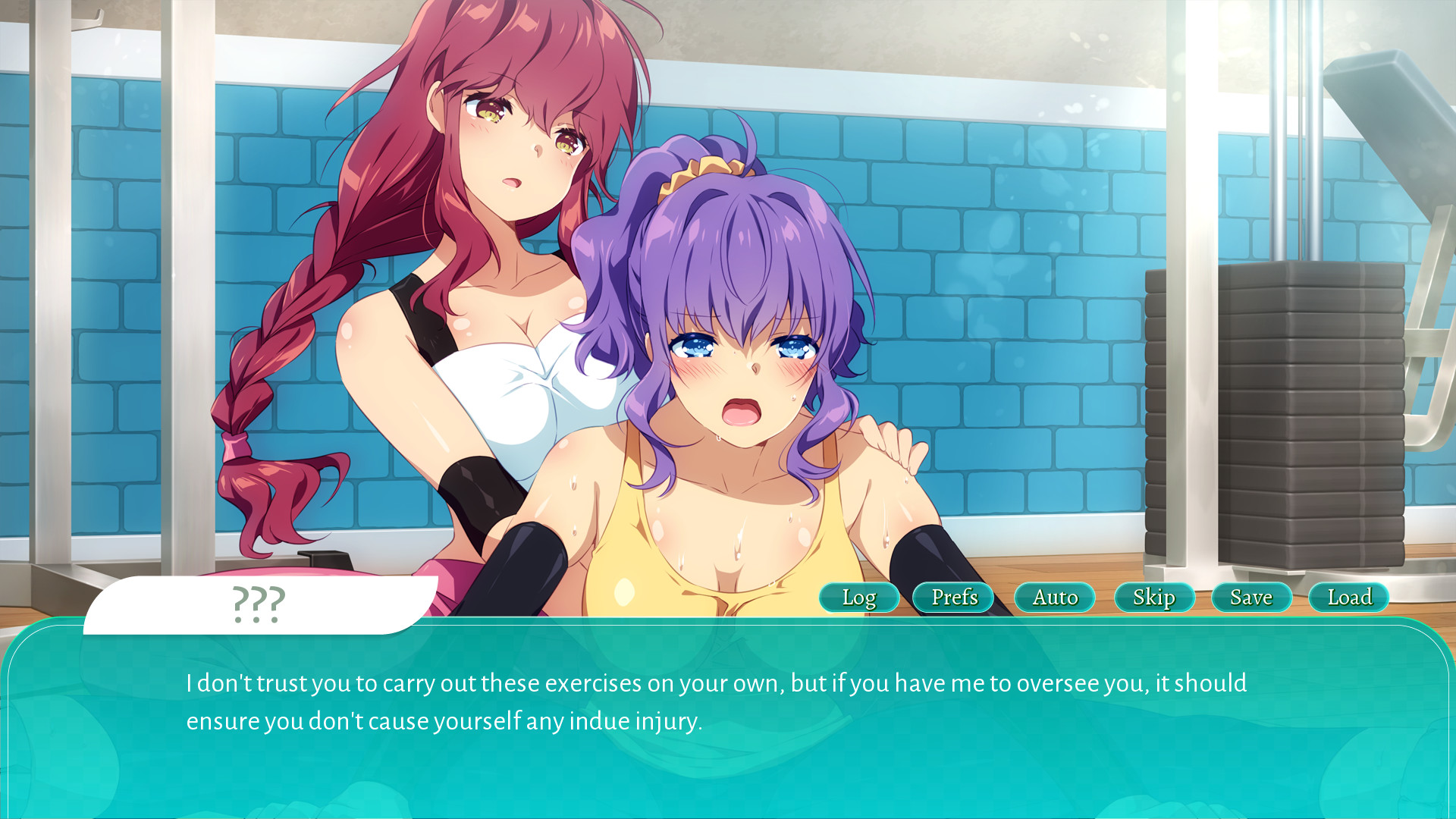The height and width of the screenshot is (819, 1456).
Task: Disable Auto mode by clicking Auto again
Action: click(x=1054, y=598)
